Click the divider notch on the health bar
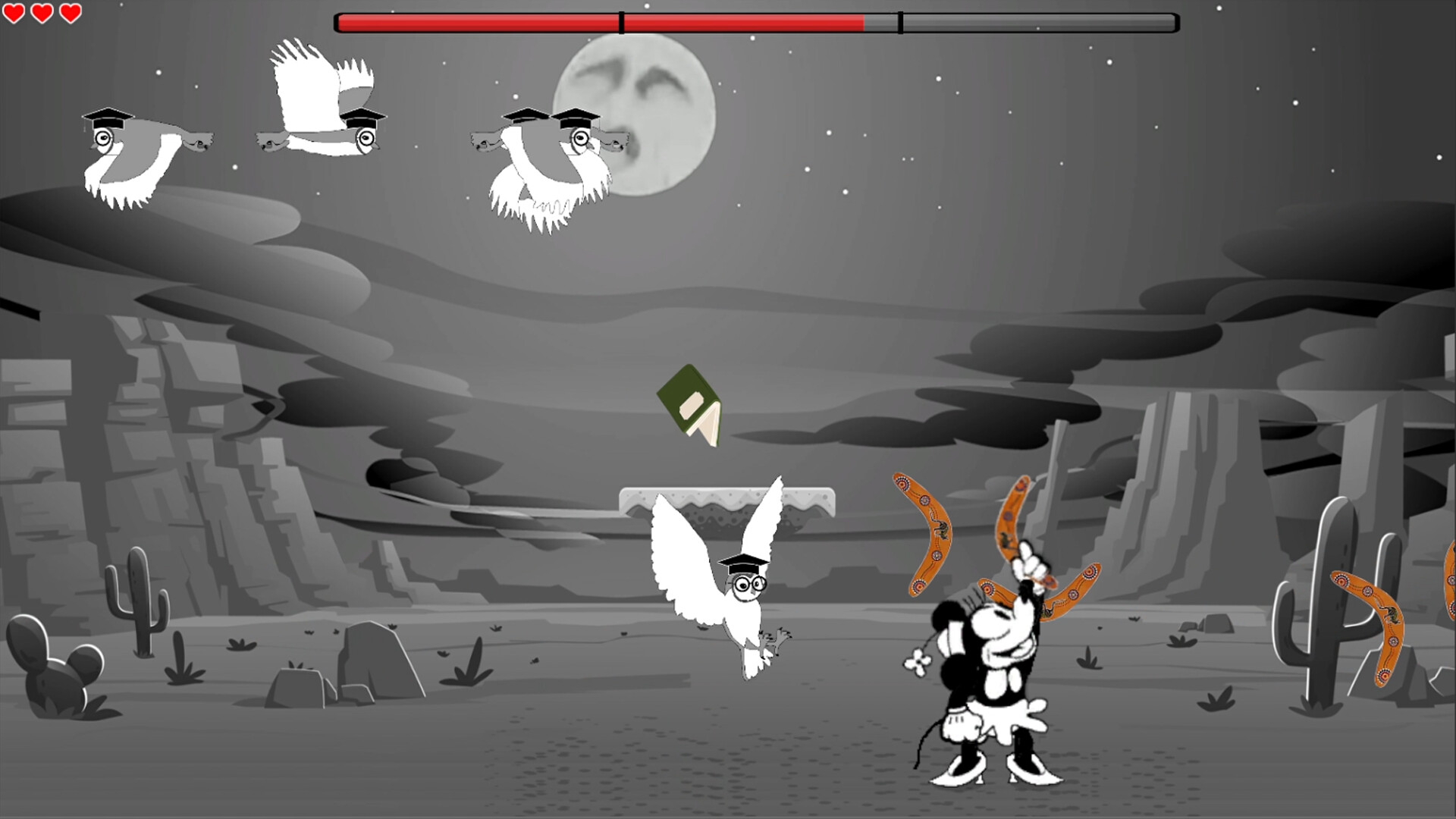This screenshot has width=1456, height=819. pos(899,21)
